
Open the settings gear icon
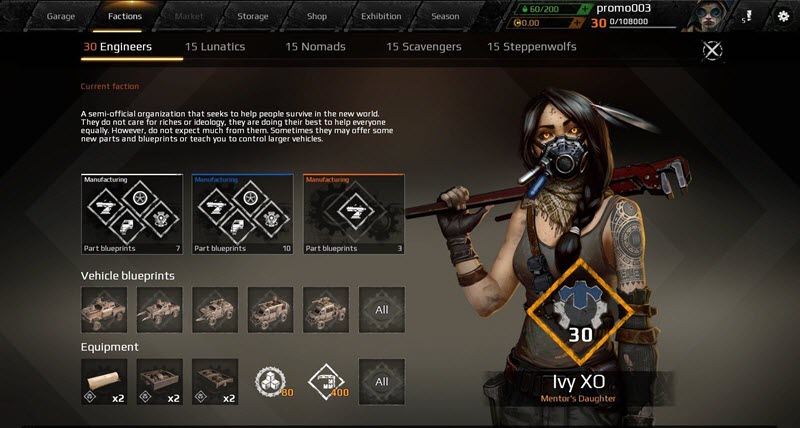coord(783,16)
